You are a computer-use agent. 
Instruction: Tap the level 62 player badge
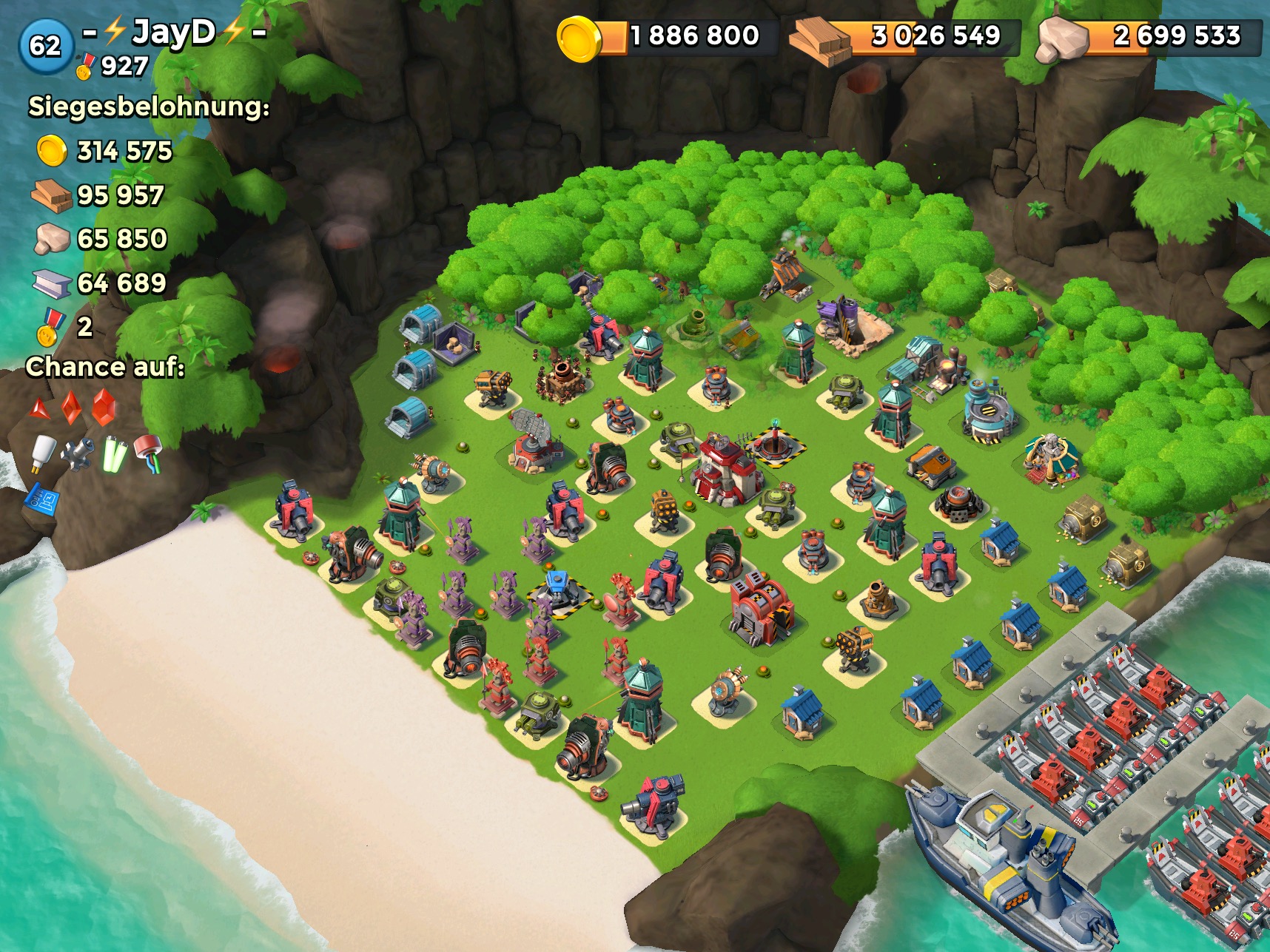pos(45,46)
